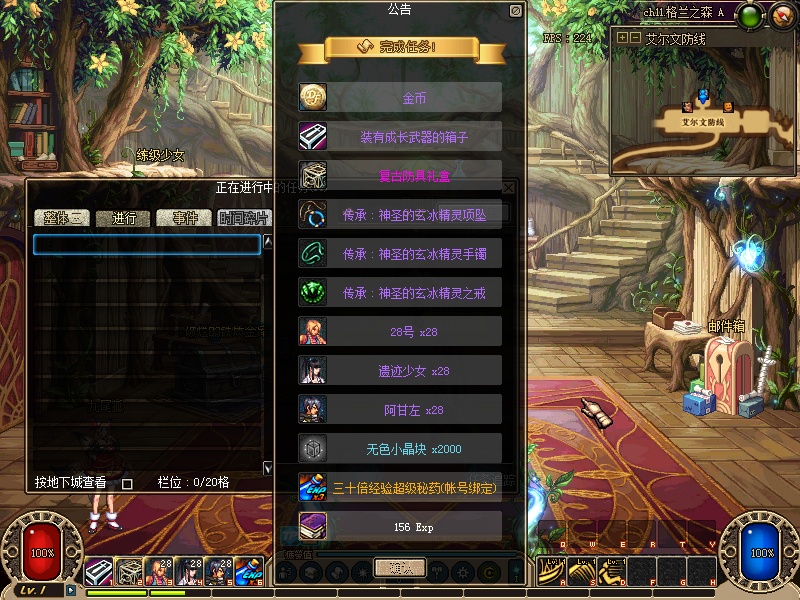Click the green orb button by channel name
800x600 pixels.
(x=753, y=15)
